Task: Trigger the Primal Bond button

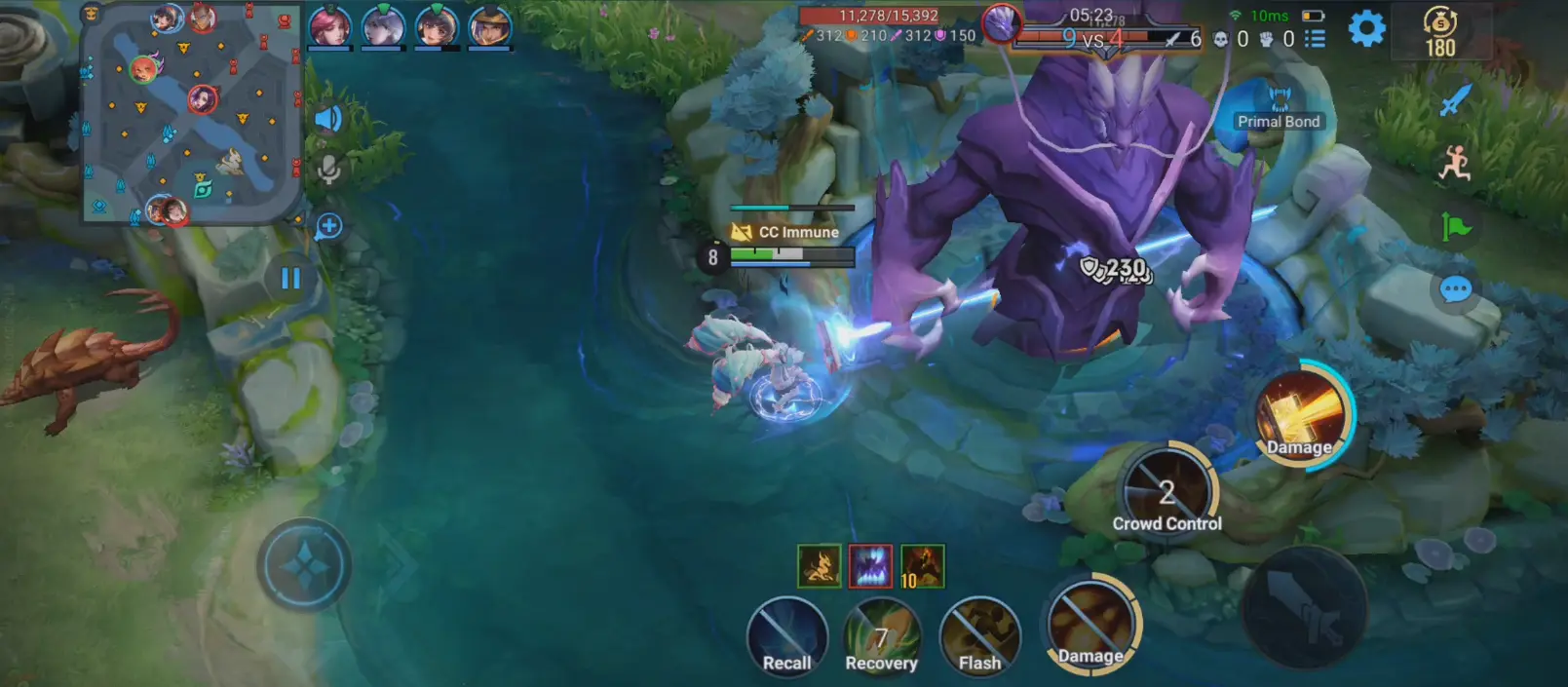Action: pos(1278,107)
